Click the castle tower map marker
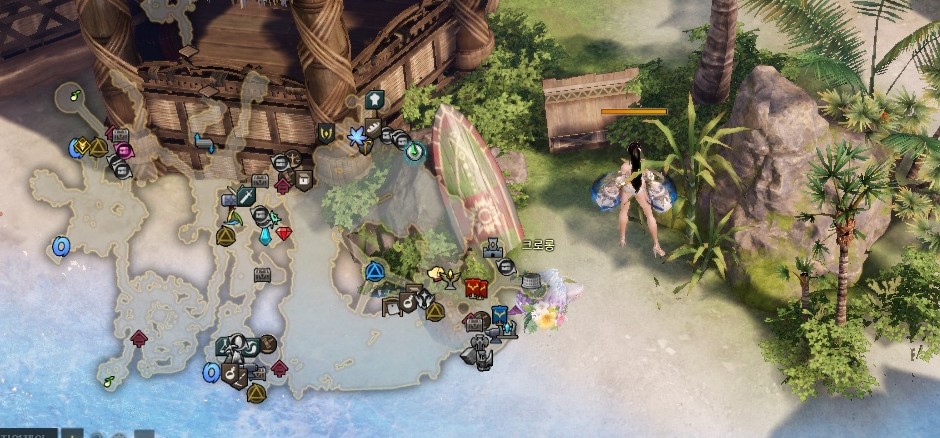 [492, 247]
